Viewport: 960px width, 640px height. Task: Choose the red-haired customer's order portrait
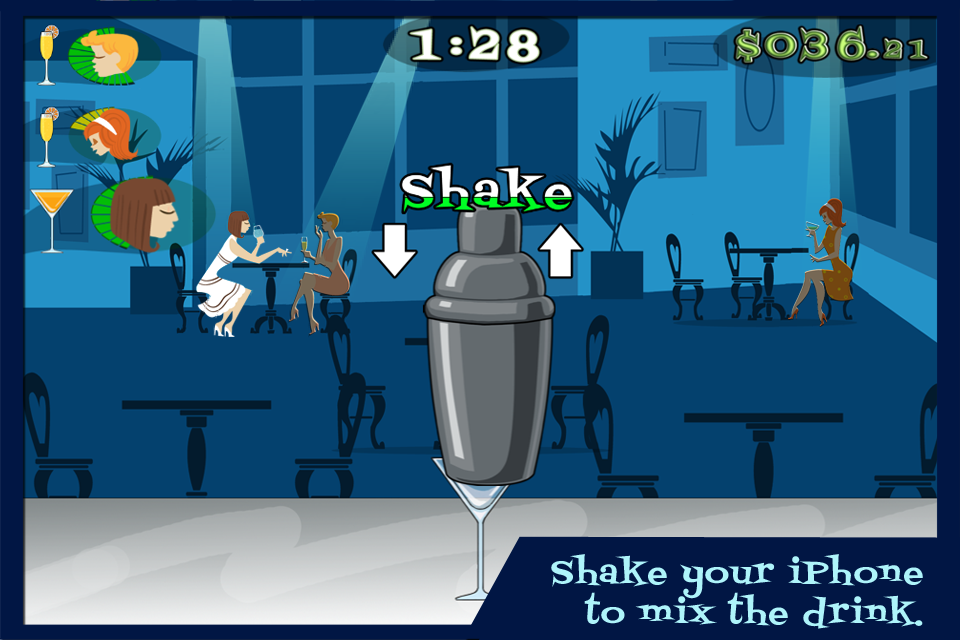(x=107, y=137)
